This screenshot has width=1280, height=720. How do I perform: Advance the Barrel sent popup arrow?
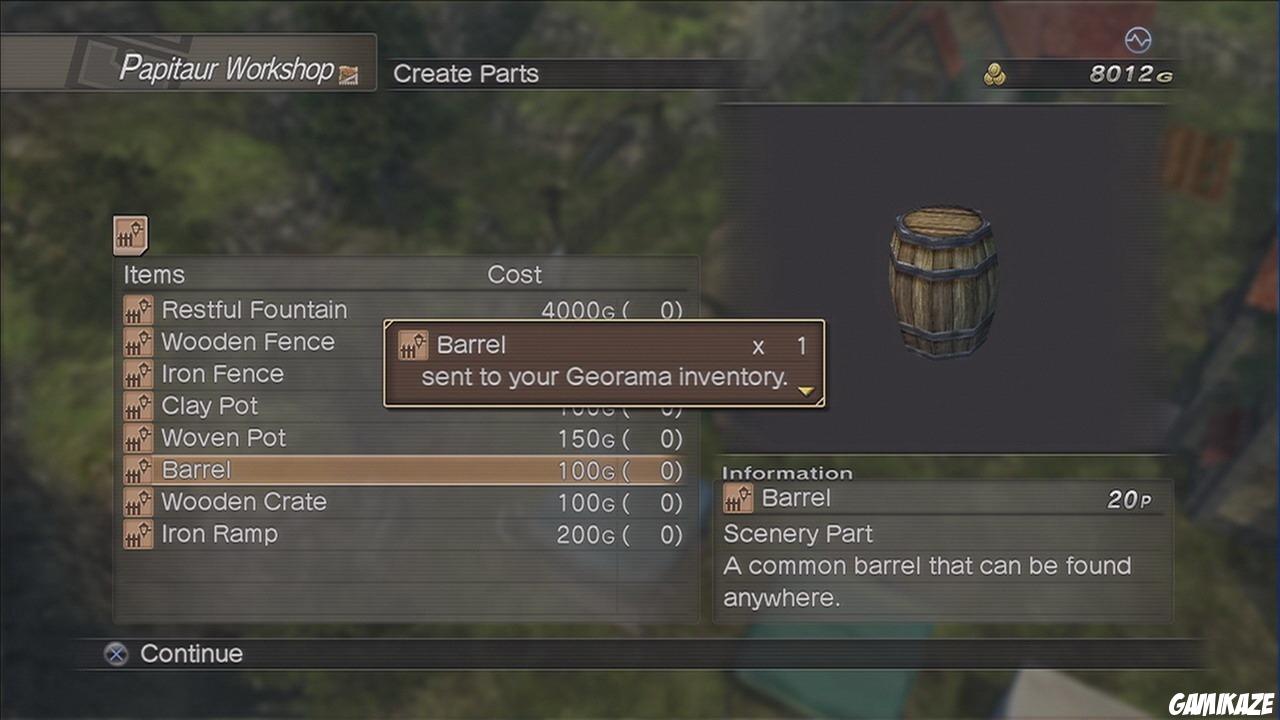point(806,392)
